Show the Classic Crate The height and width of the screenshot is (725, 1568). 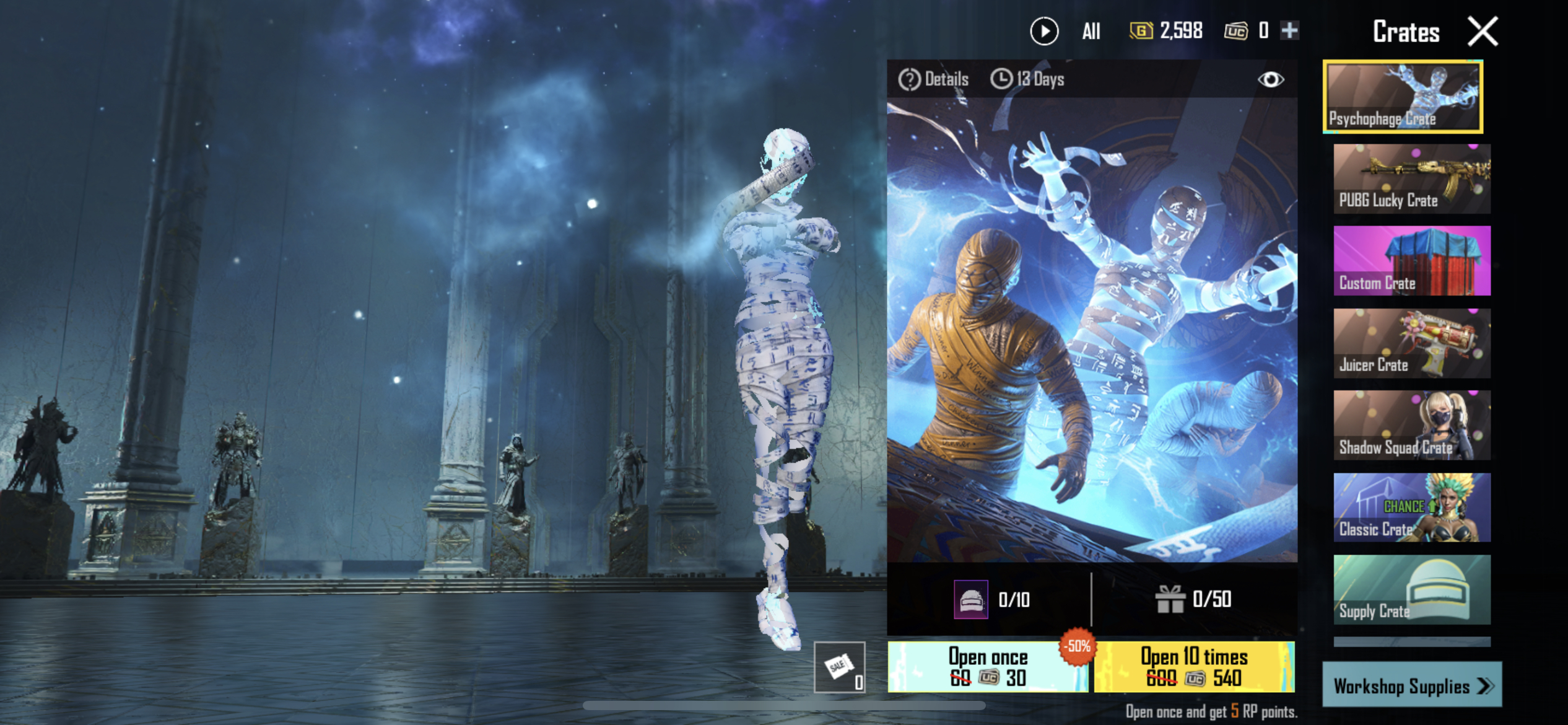pyautogui.click(x=1412, y=507)
